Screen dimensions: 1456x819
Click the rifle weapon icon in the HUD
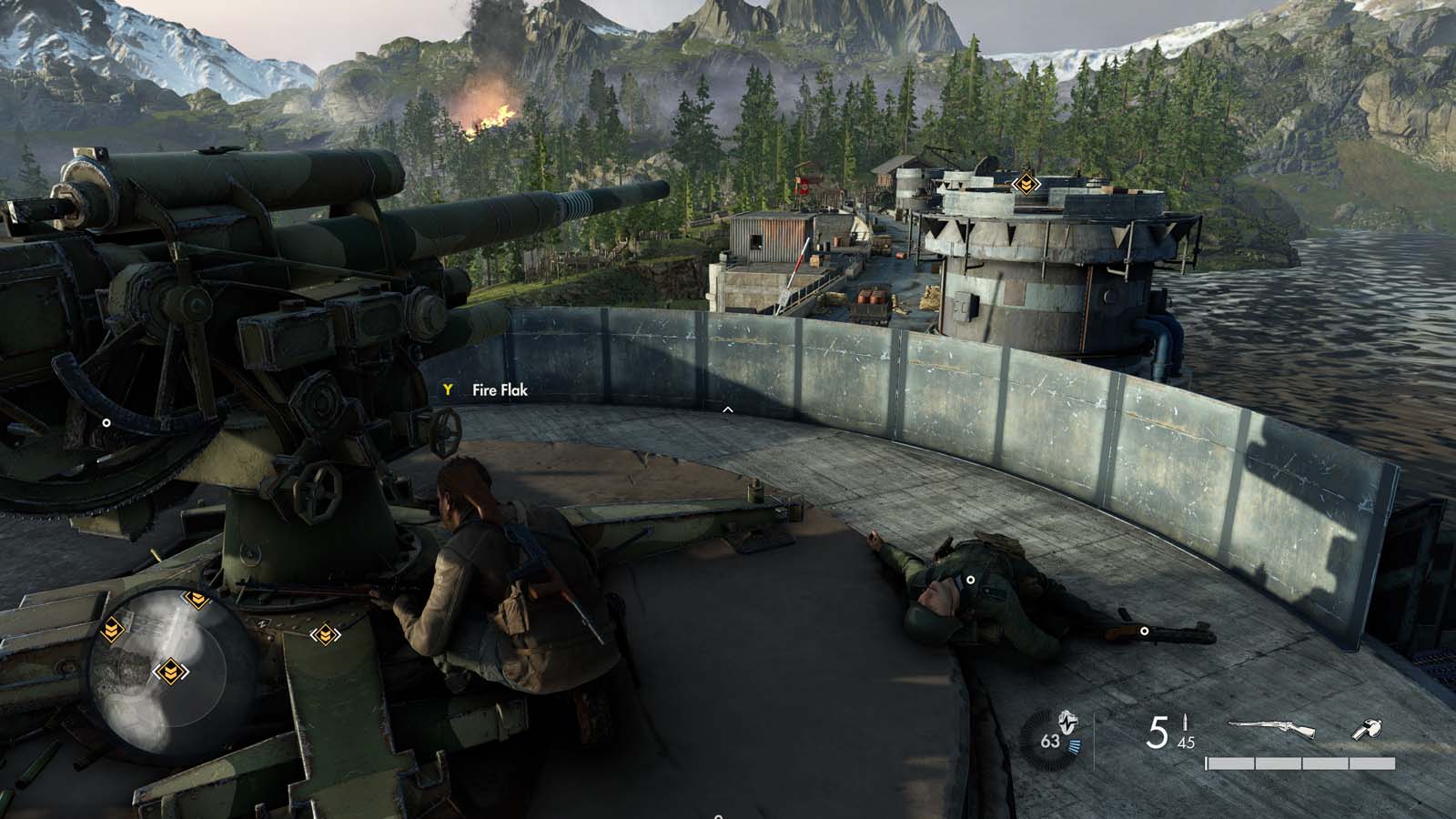[1271, 725]
